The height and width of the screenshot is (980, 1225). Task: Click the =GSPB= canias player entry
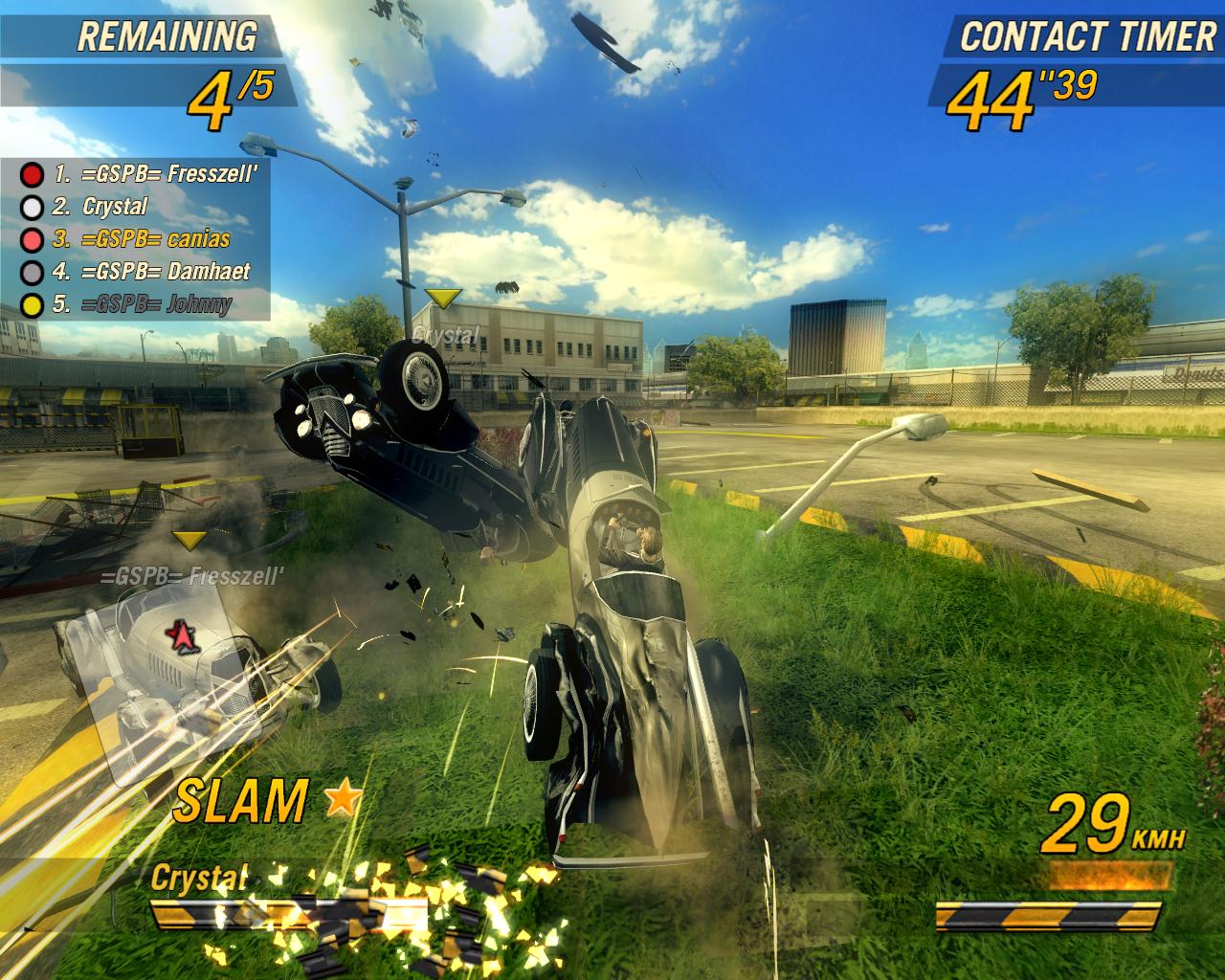click(142, 239)
